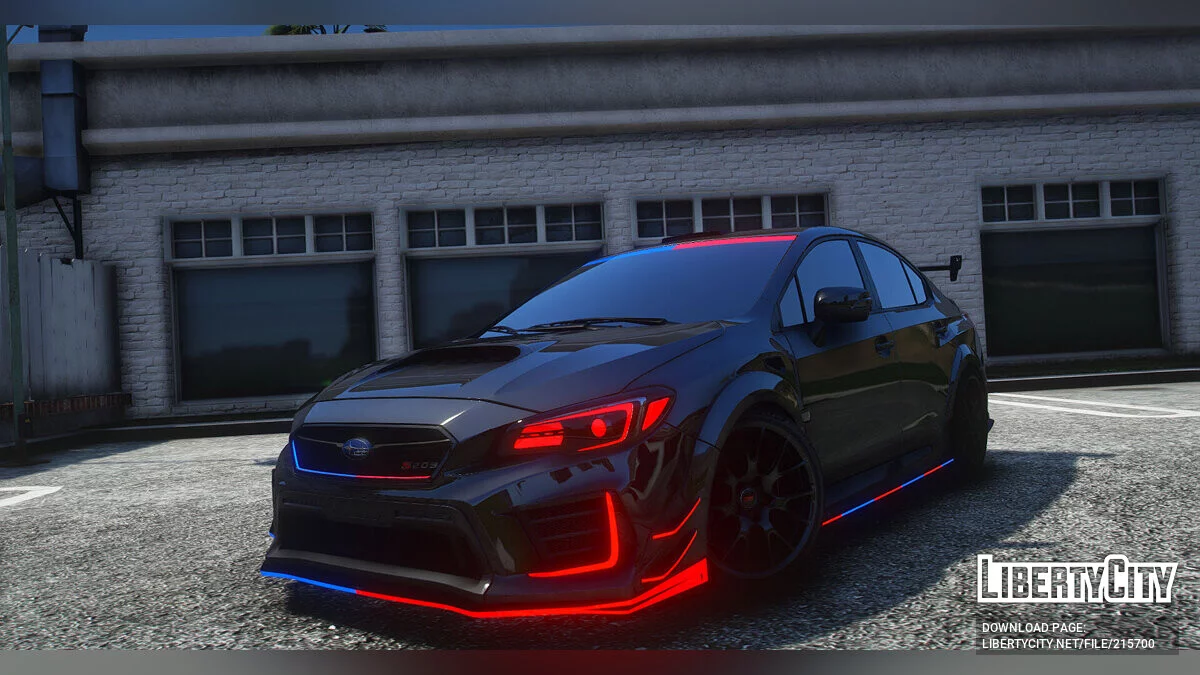Open the libertycity.net/file/215700 download link
This screenshot has height=675, width=1200.
[x=1067, y=644]
